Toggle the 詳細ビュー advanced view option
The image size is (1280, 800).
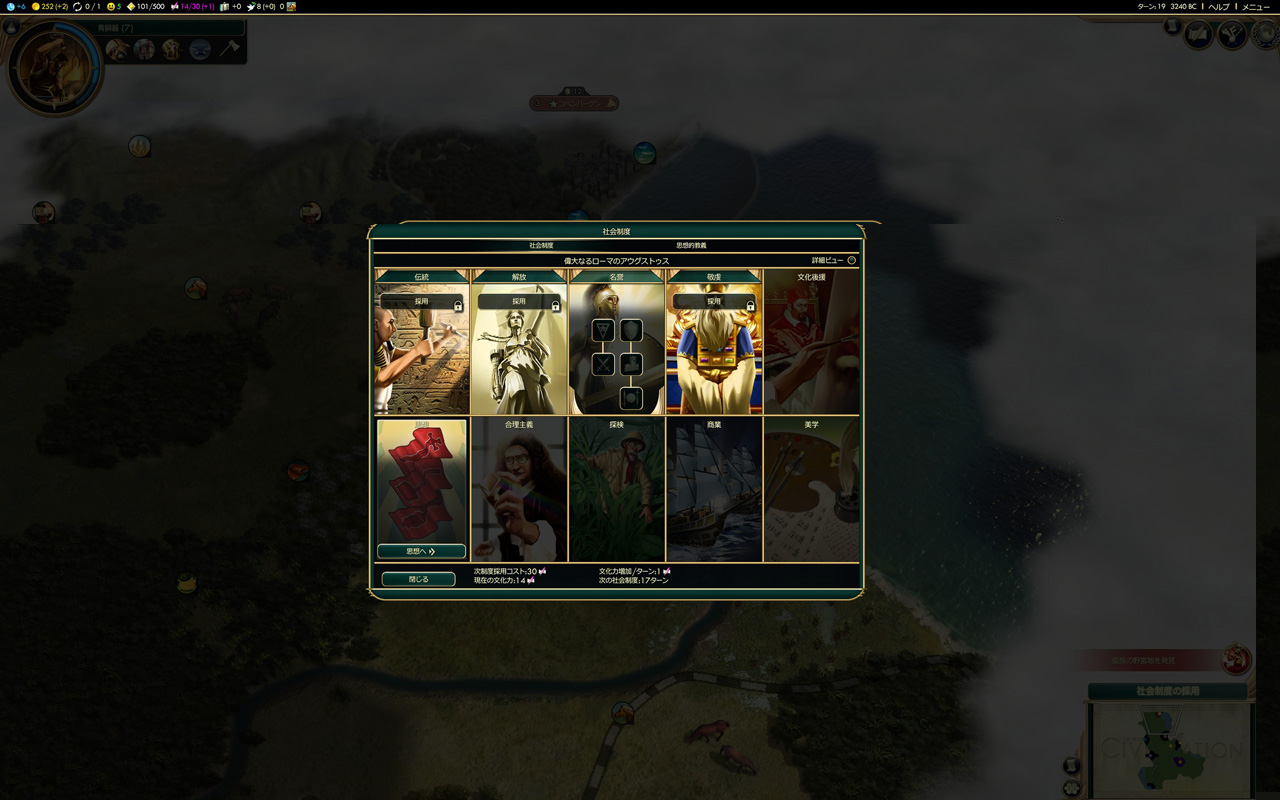point(851,260)
